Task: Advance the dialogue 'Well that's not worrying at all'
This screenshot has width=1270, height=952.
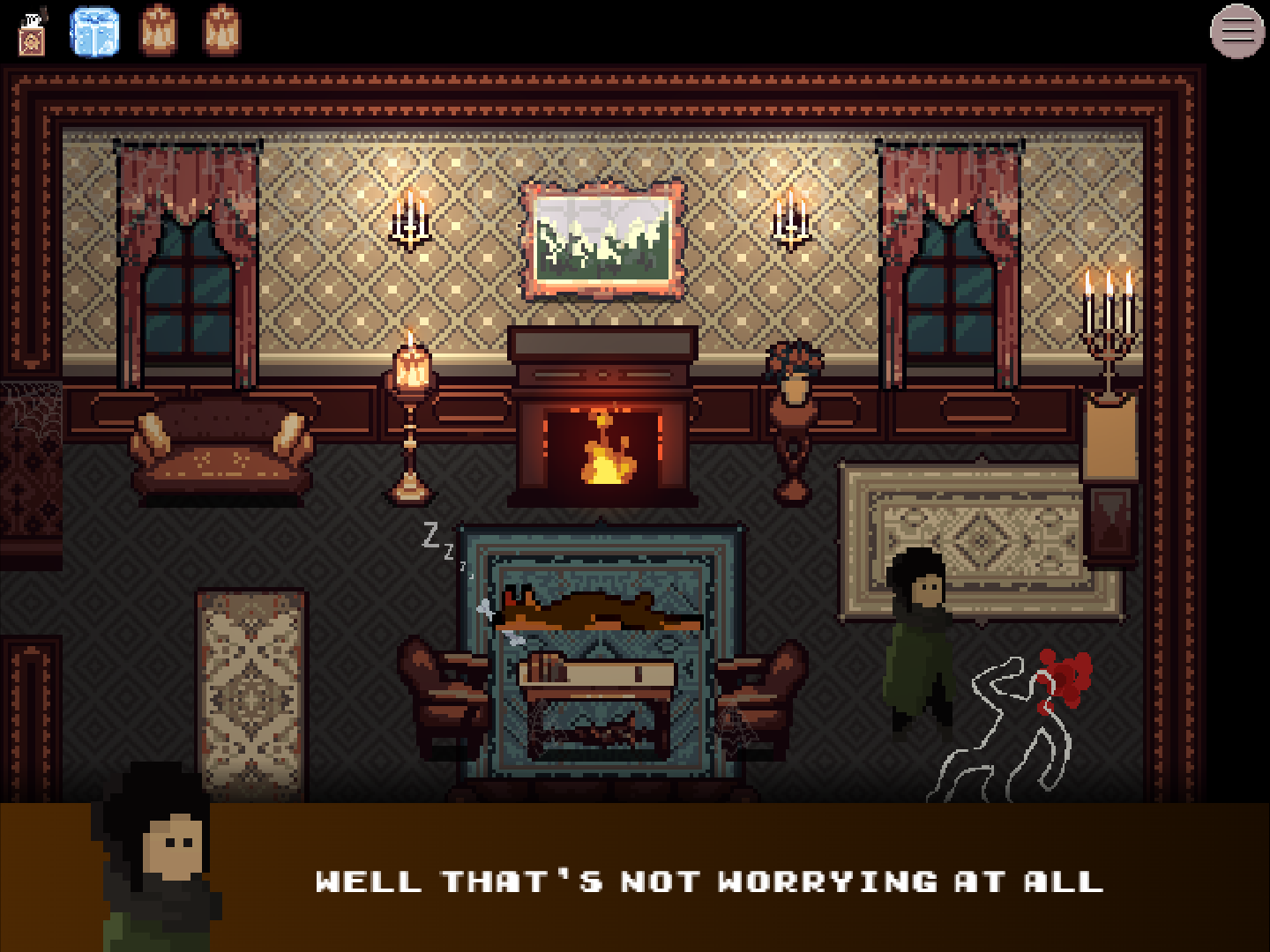Action: point(710,881)
